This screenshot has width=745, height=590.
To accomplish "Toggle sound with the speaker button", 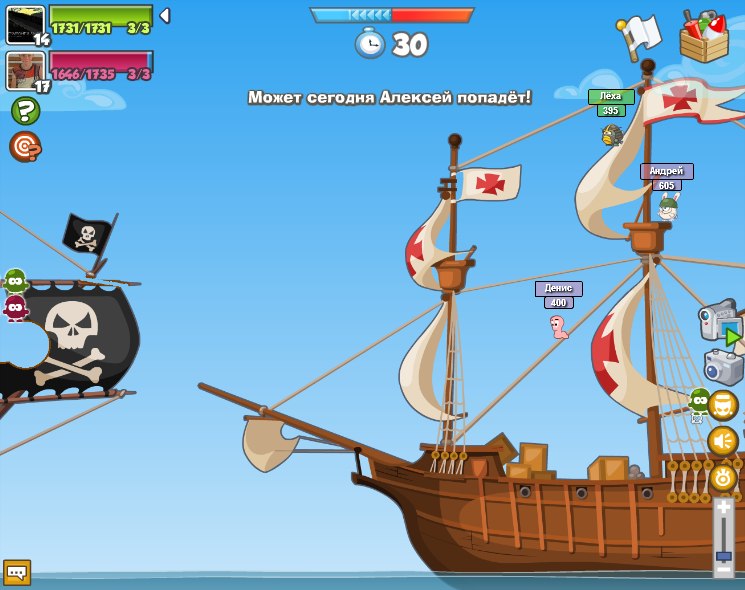I will [x=722, y=441].
